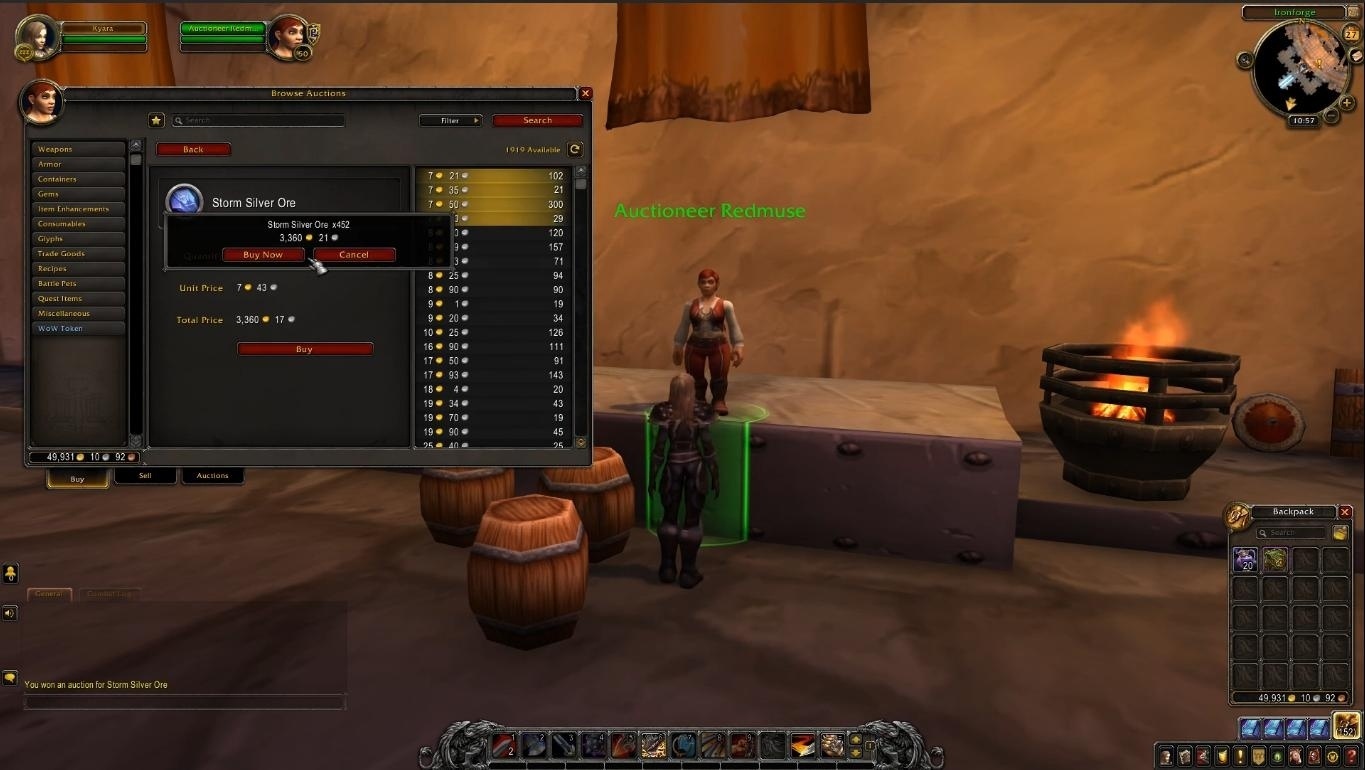Focus the auction house search field
Image resolution: width=1365 pixels, height=770 pixels.
click(260, 121)
